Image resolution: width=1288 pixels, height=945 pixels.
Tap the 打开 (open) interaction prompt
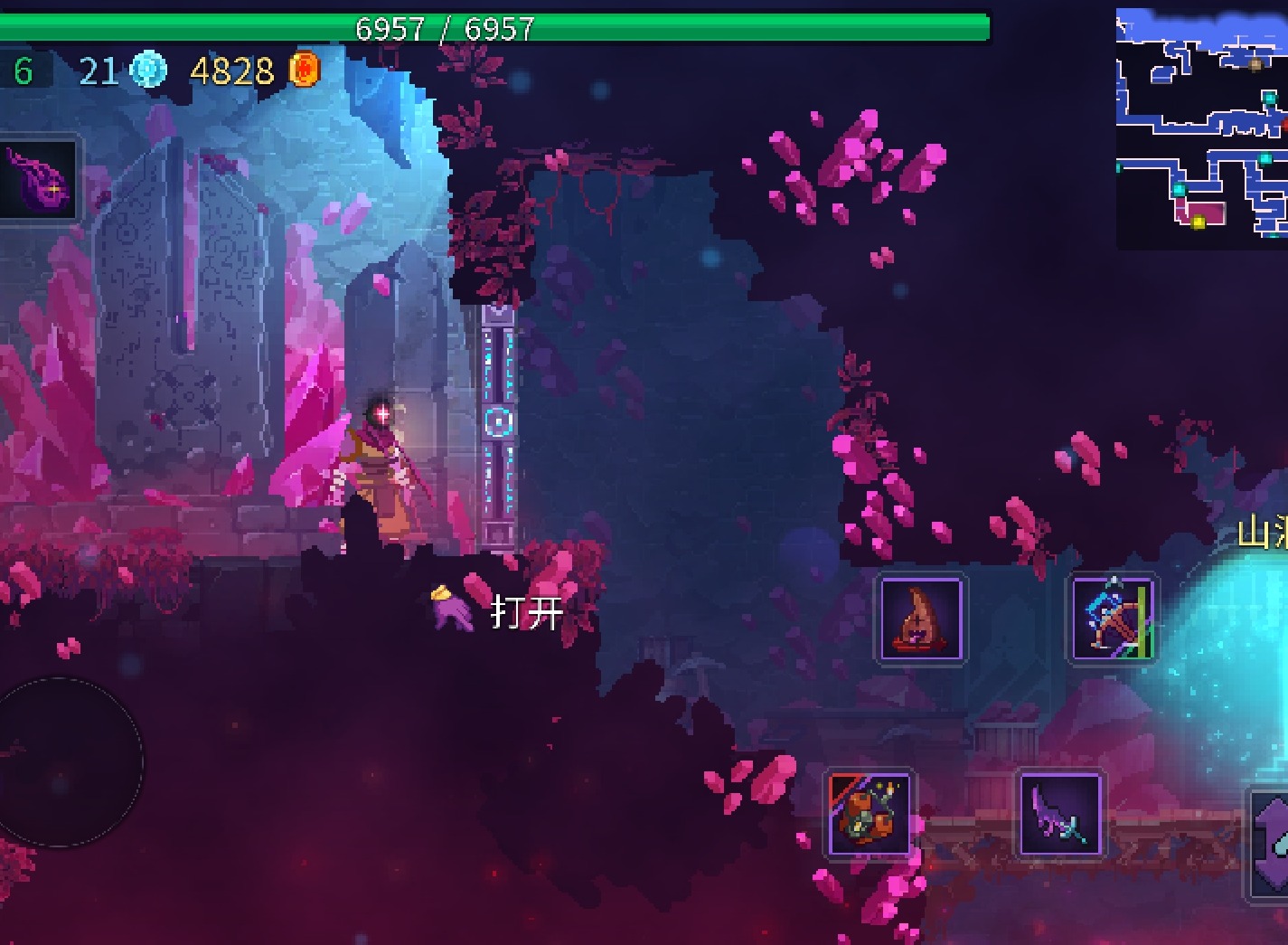pos(526,612)
